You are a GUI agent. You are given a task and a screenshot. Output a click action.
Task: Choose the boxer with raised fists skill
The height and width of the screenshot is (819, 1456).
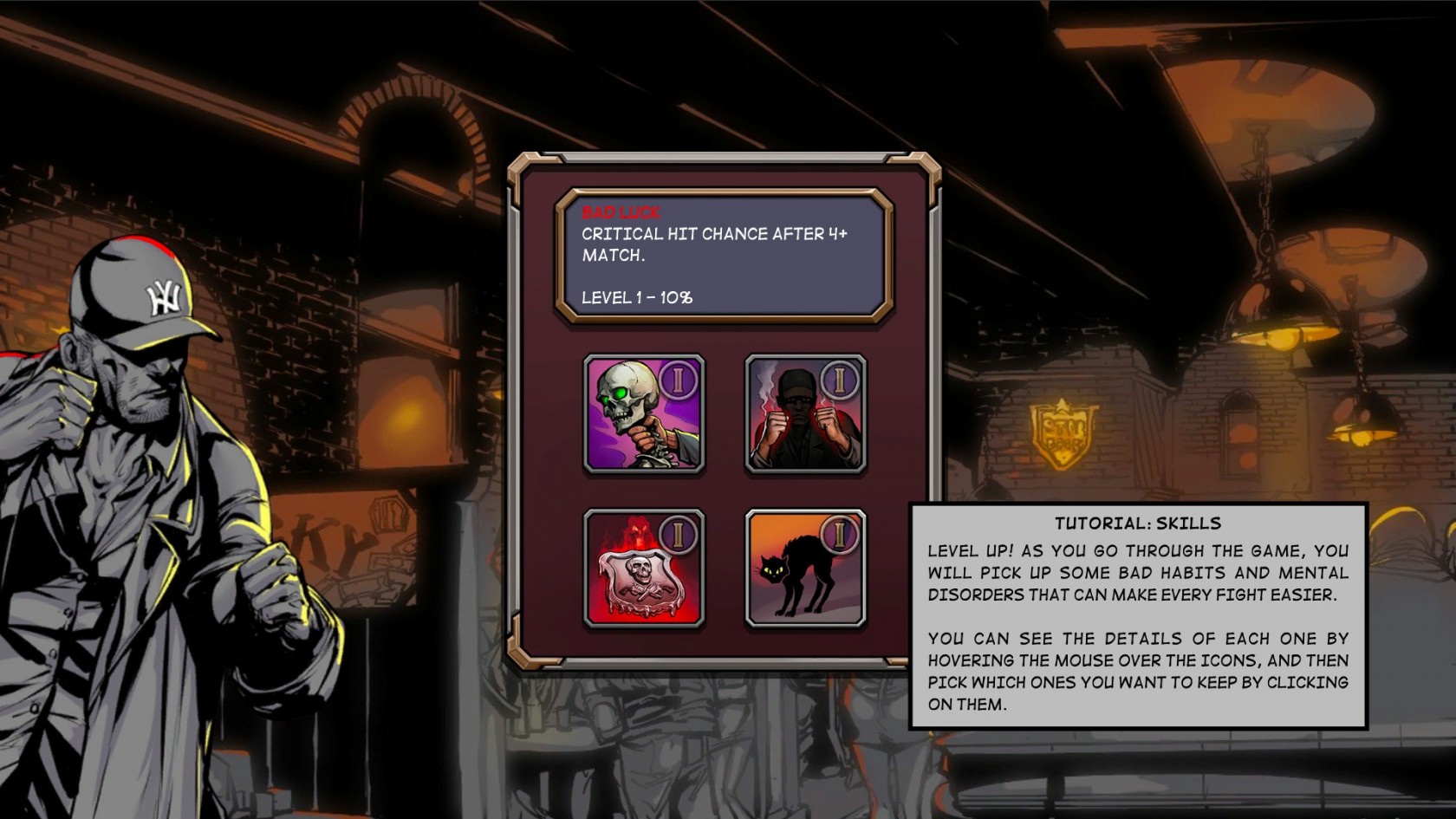(805, 414)
